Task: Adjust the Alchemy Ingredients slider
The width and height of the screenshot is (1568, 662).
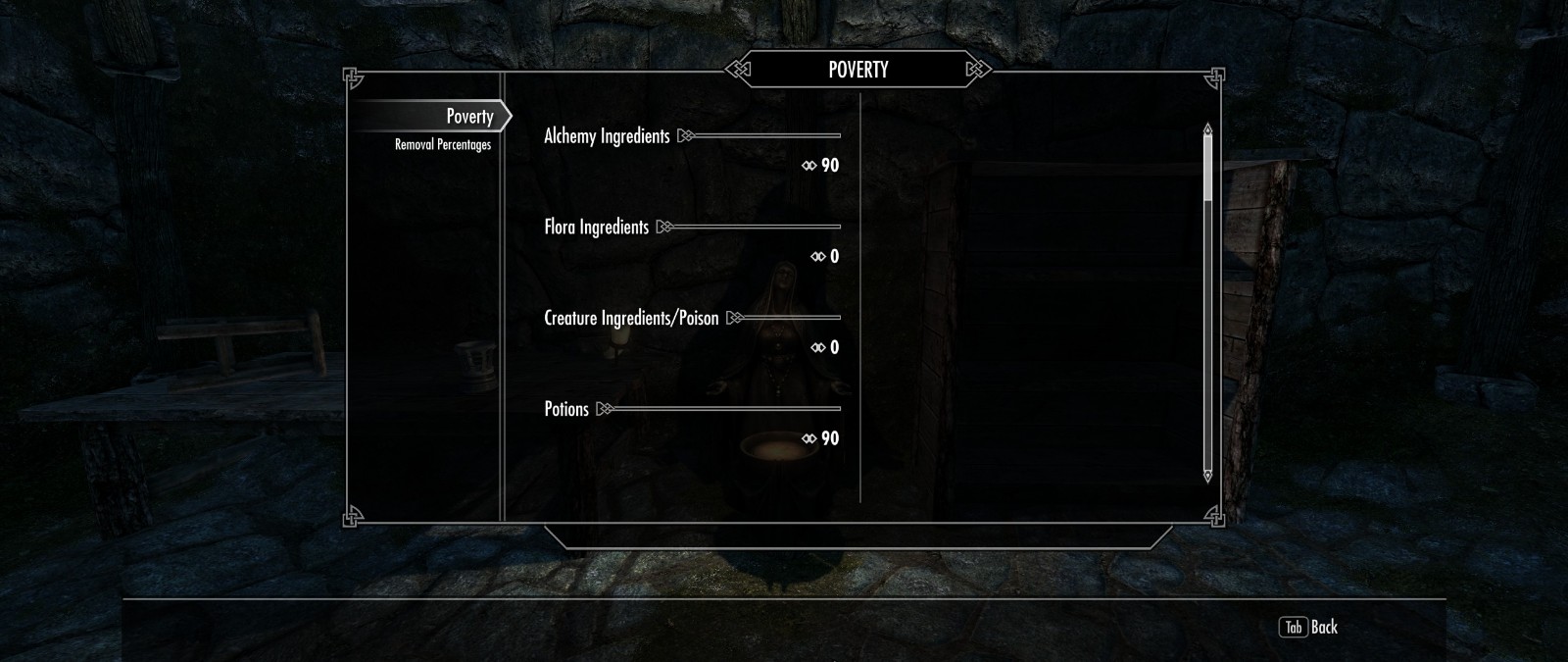Action: pyautogui.click(x=764, y=136)
